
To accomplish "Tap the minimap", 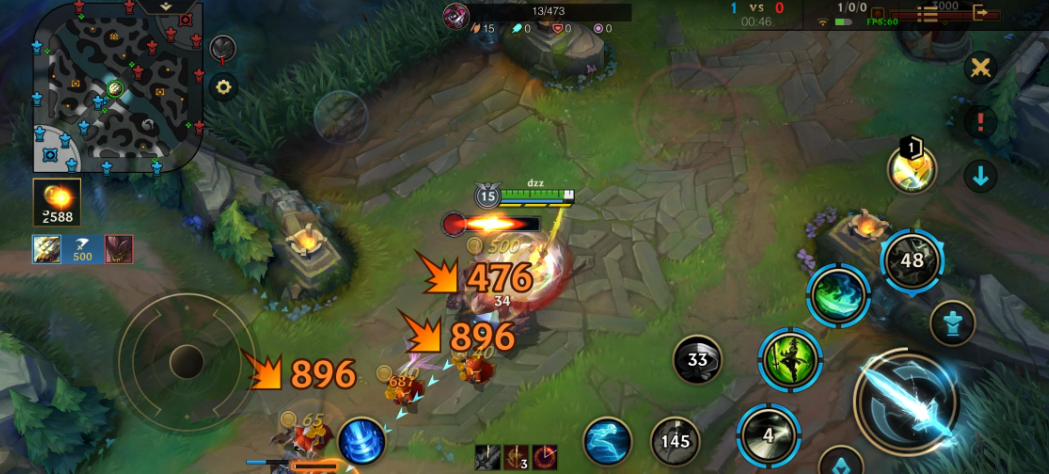I will [x=115, y=88].
